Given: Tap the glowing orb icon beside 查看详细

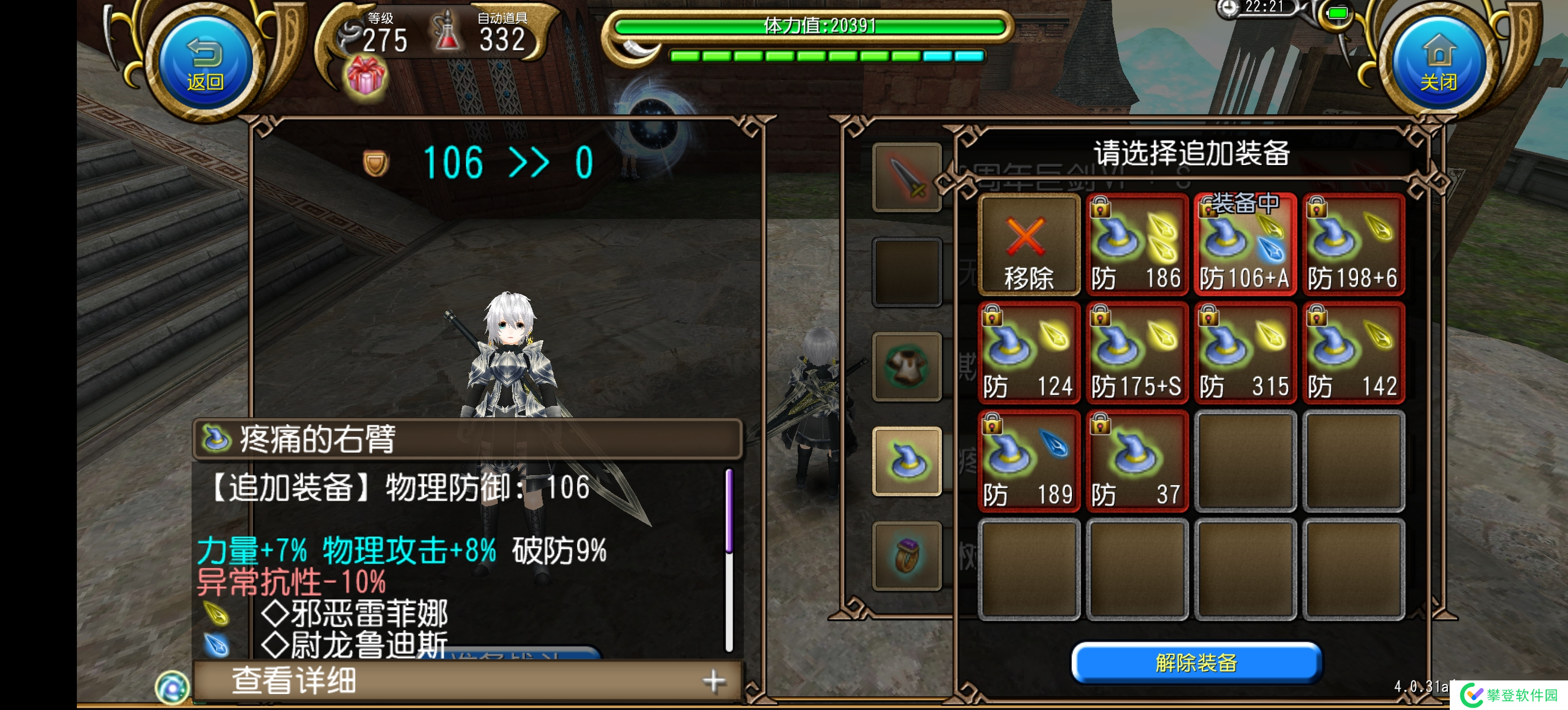Looking at the screenshot, I should [x=172, y=688].
